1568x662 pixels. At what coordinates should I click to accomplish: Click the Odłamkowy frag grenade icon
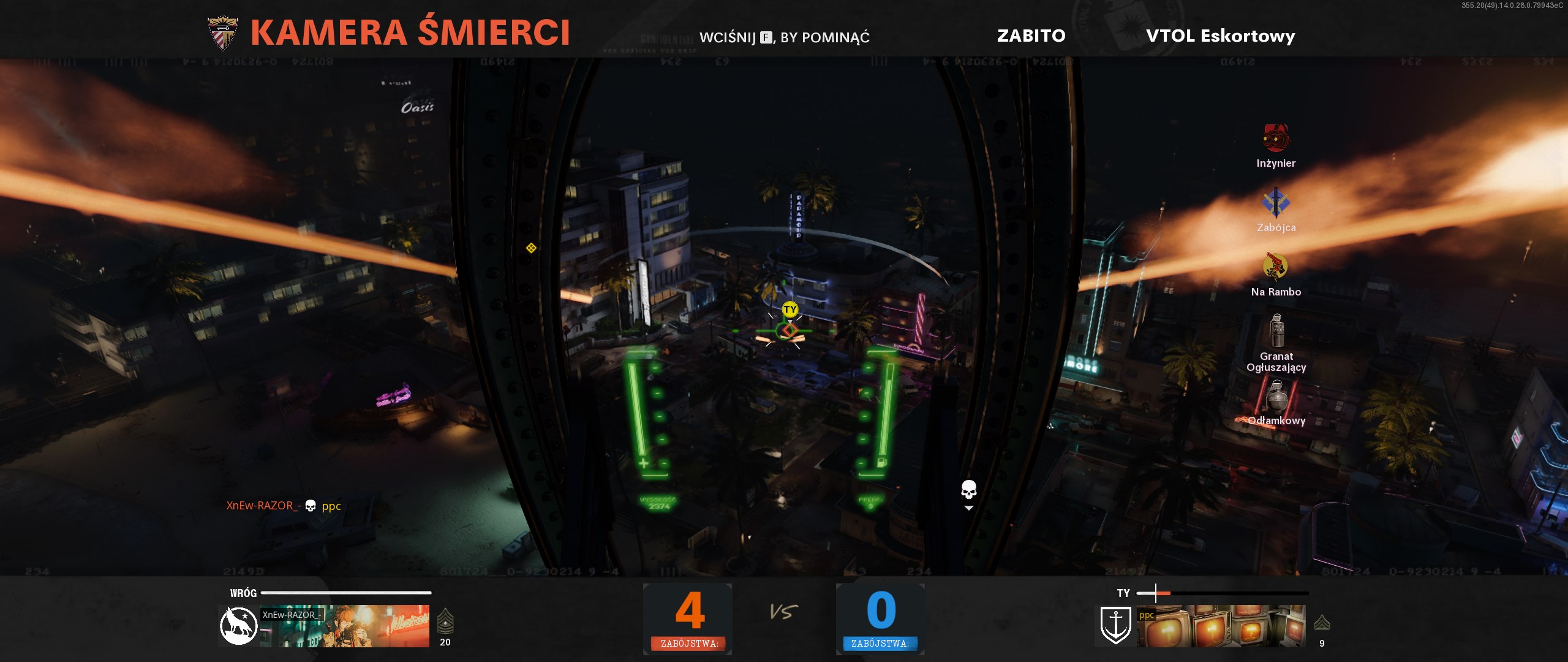pyautogui.click(x=1276, y=397)
